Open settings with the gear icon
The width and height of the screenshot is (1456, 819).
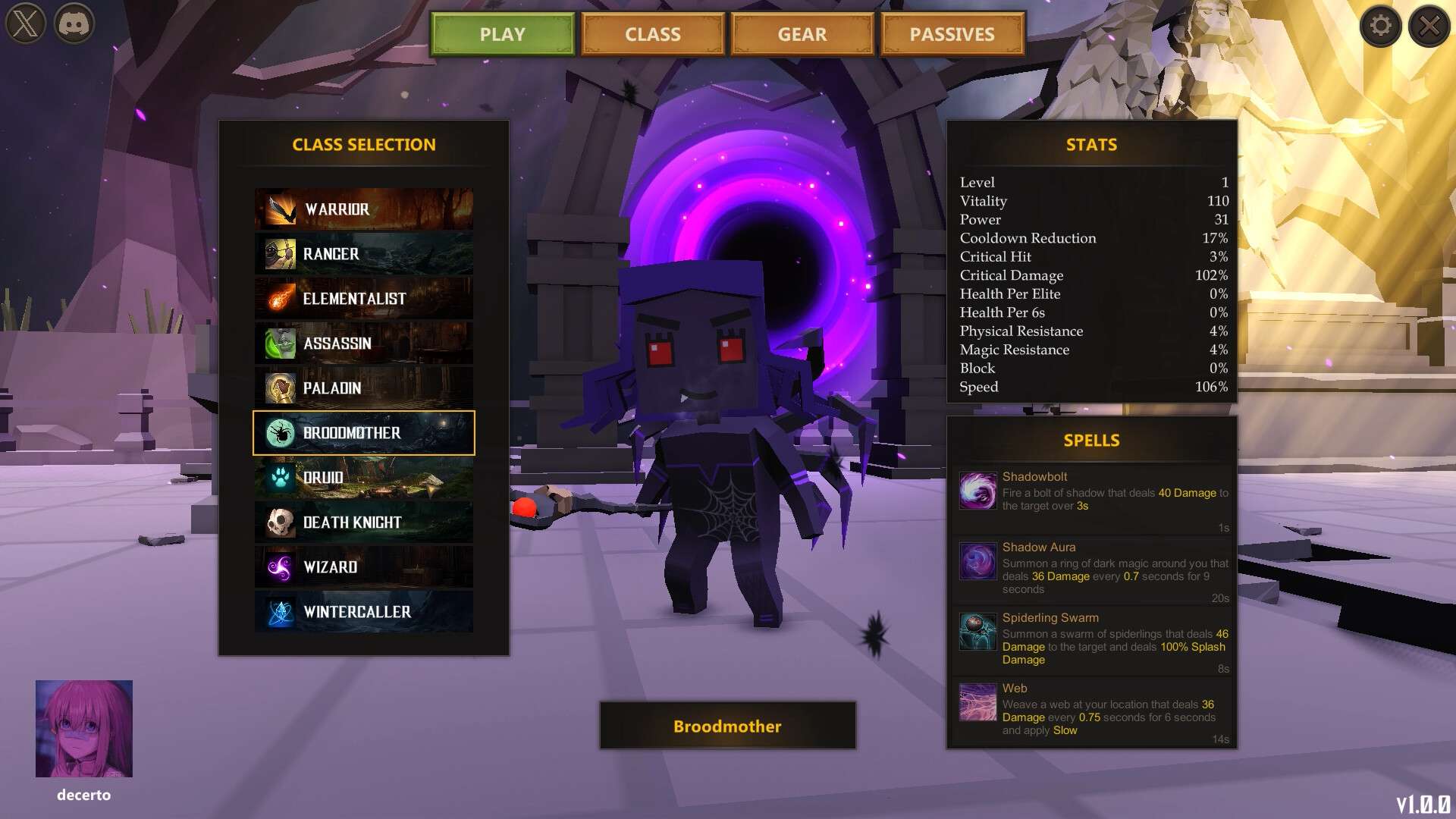(x=1380, y=26)
